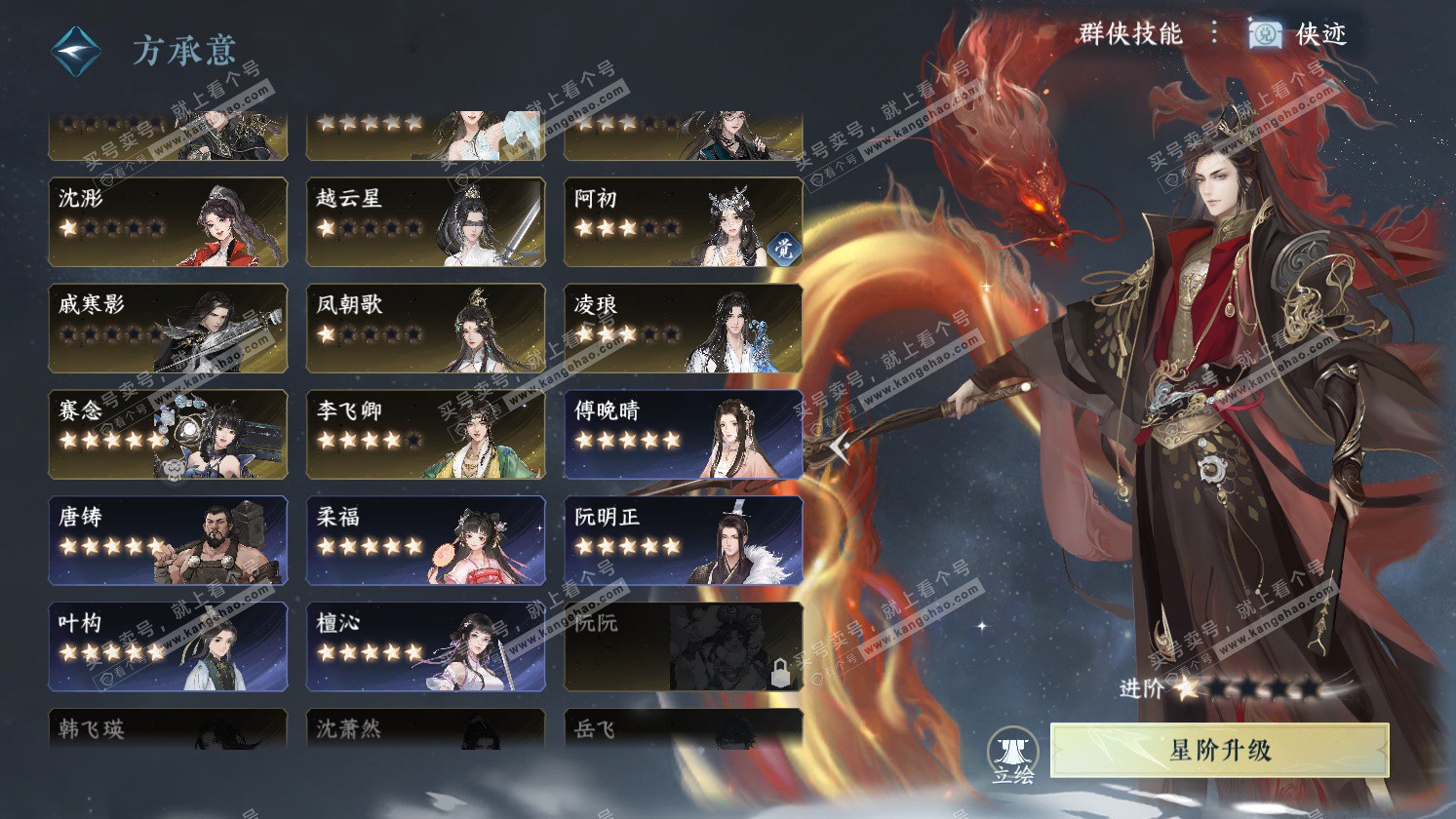Viewport: 1456px width, 819px height.
Task: Open the 群侠技能 skills panel
Action: click(x=1129, y=34)
